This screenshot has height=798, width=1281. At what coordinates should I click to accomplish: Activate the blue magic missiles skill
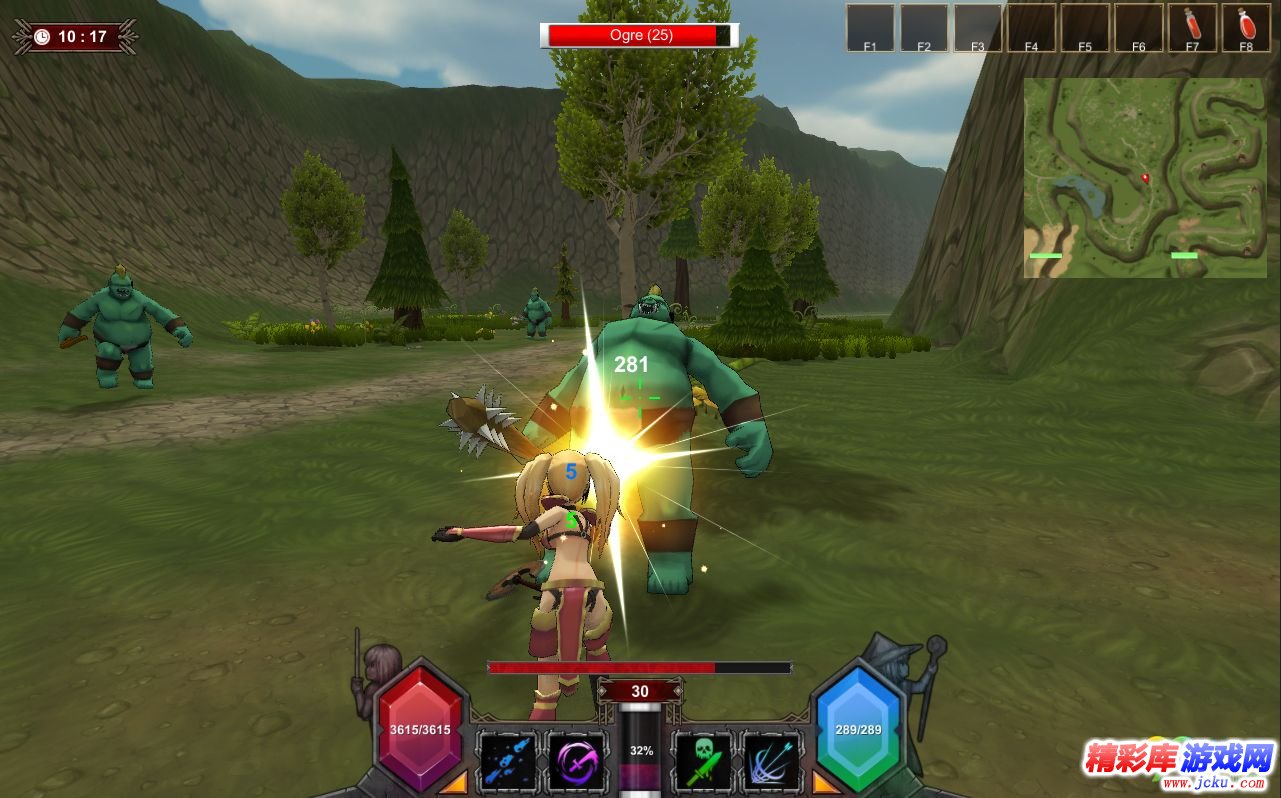coord(507,760)
